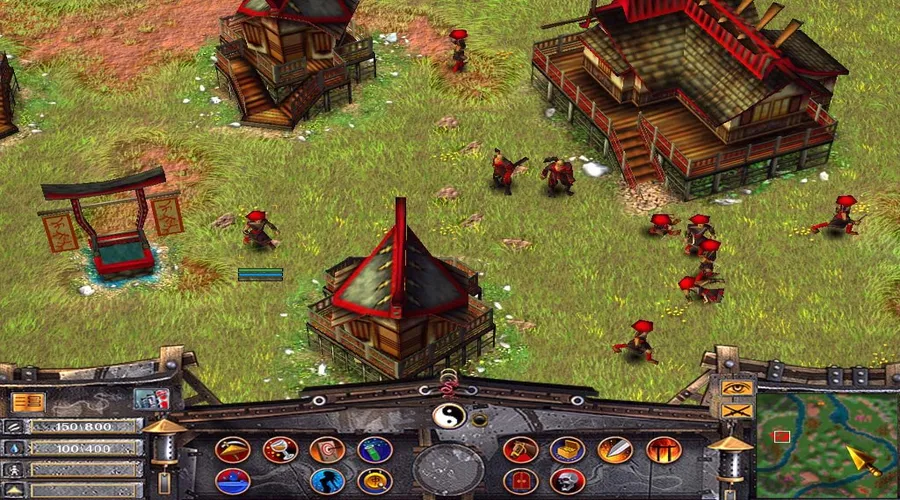
Task: Click the crossed swords button
Action: [736, 409]
